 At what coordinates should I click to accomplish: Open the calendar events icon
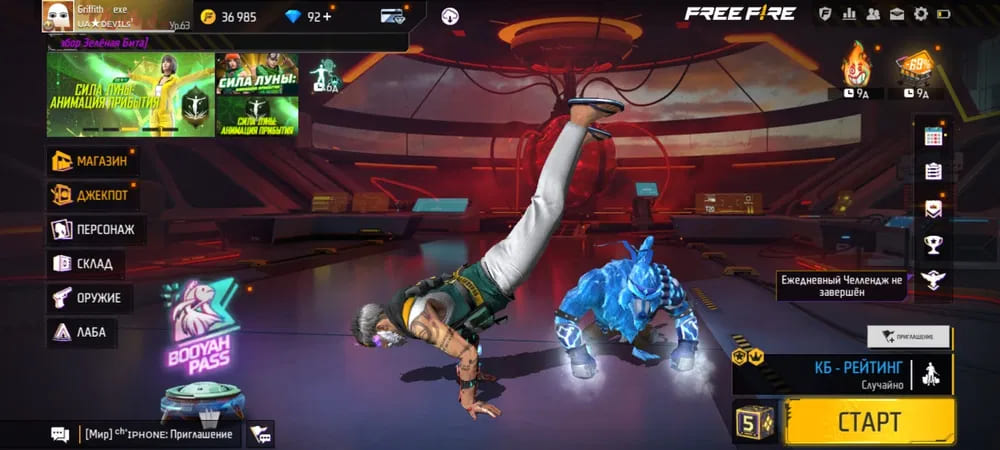(x=933, y=135)
